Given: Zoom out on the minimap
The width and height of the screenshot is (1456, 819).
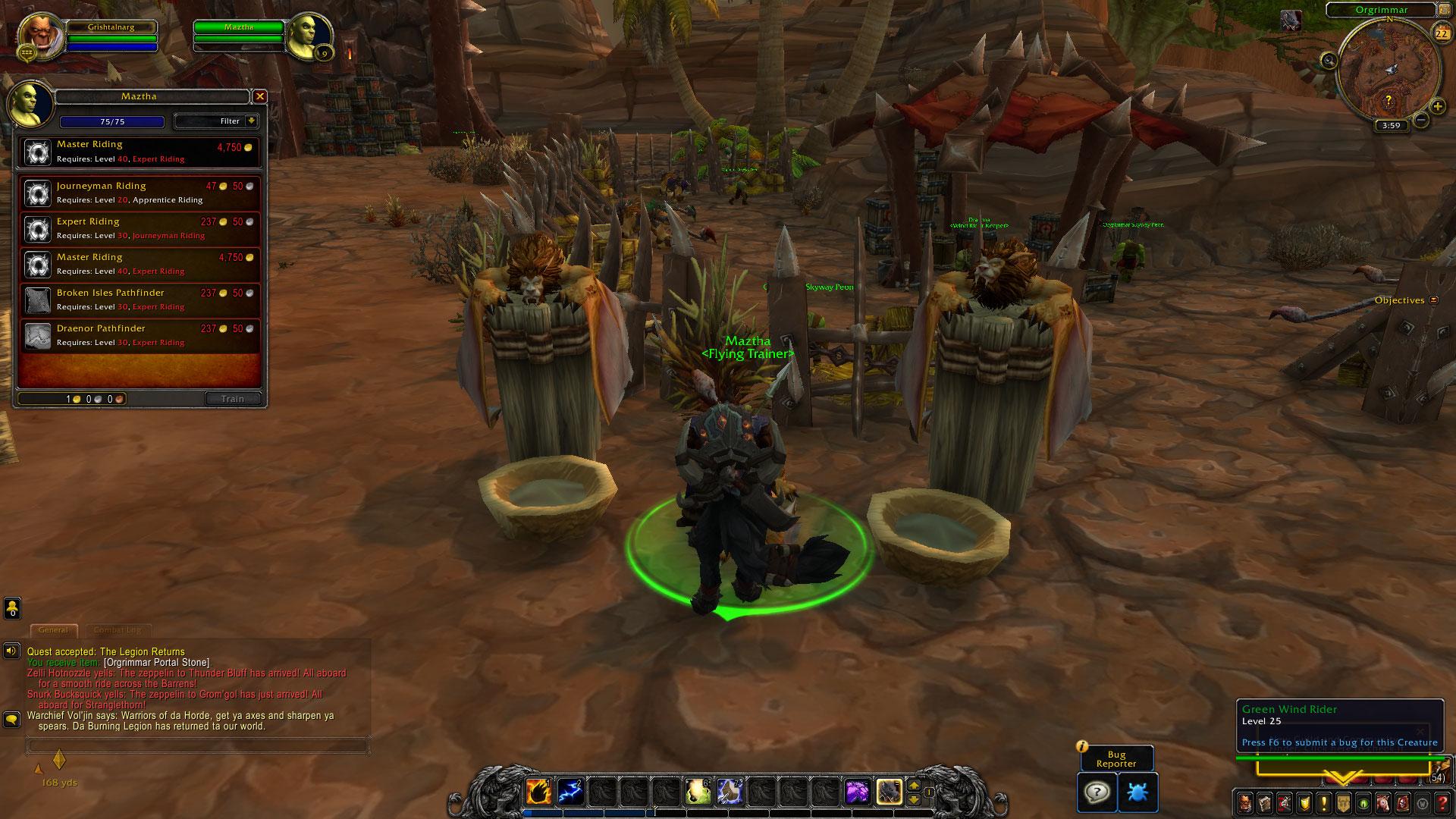Looking at the screenshot, I should coord(1421,120).
